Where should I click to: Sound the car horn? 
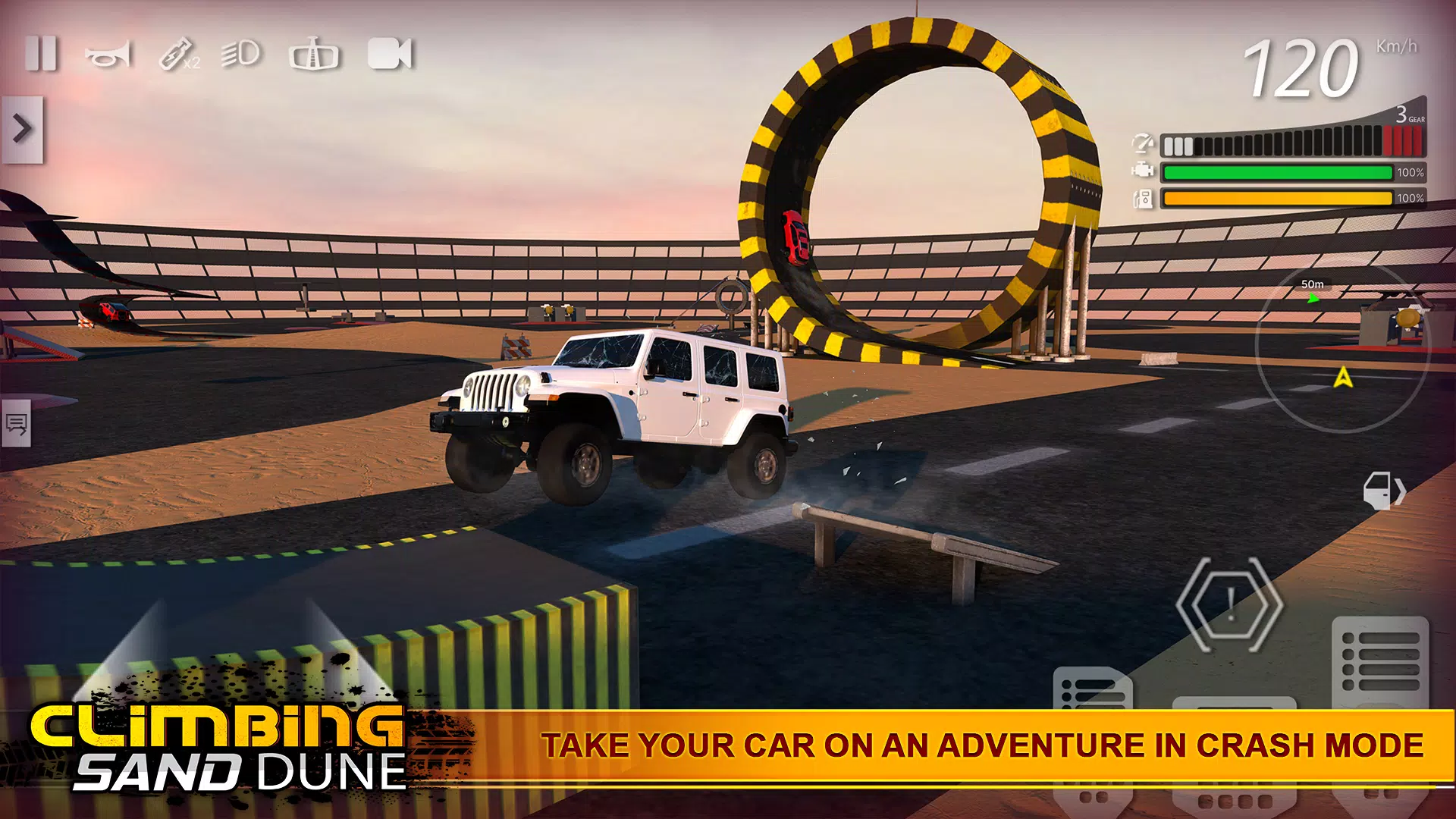108,55
